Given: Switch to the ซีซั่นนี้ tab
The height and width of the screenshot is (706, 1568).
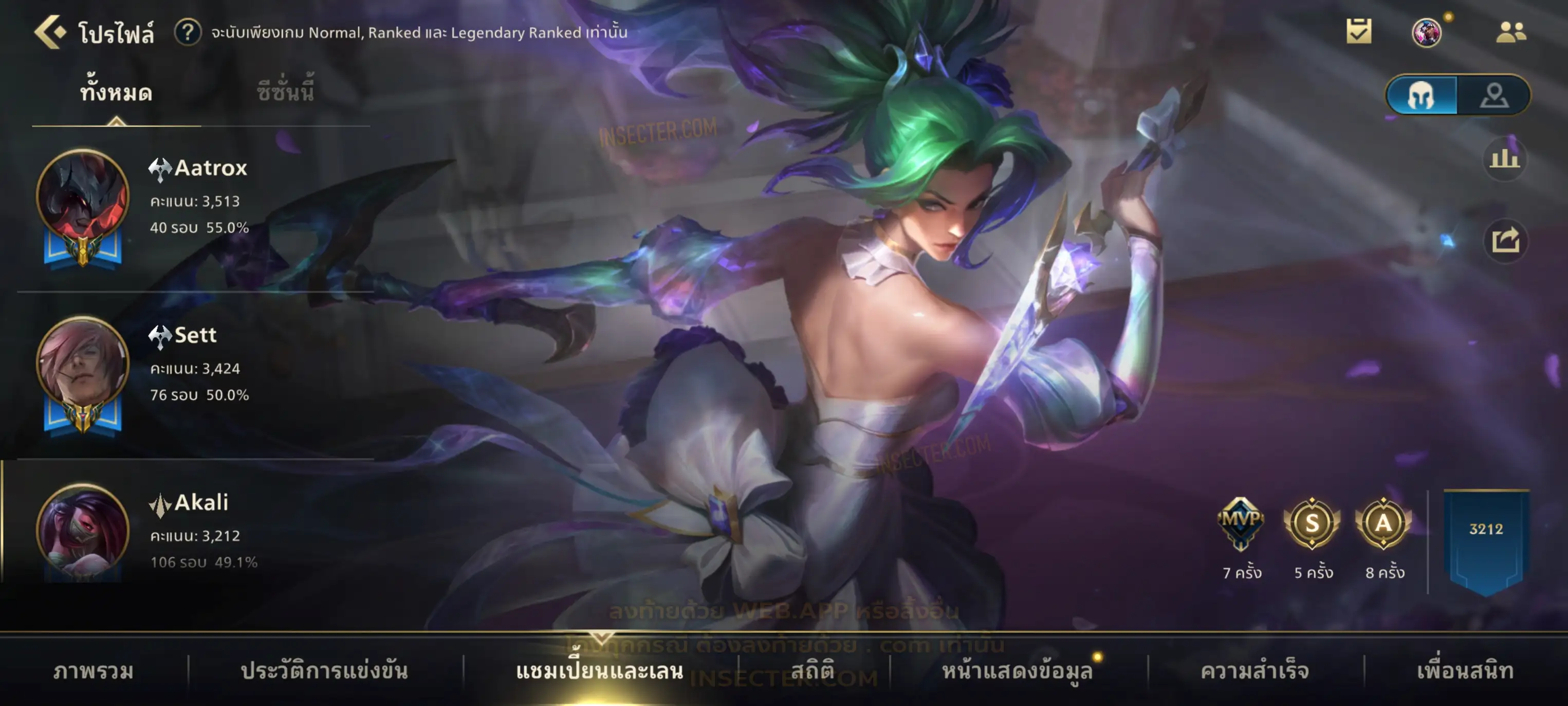Looking at the screenshot, I should click(x=285, y=93).
